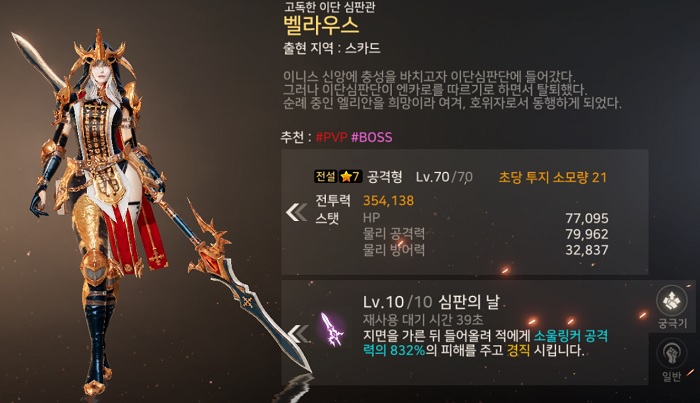Open the #PVP recommendation tag
This screenshot has height=403, width=700.
tap(331, 135)
